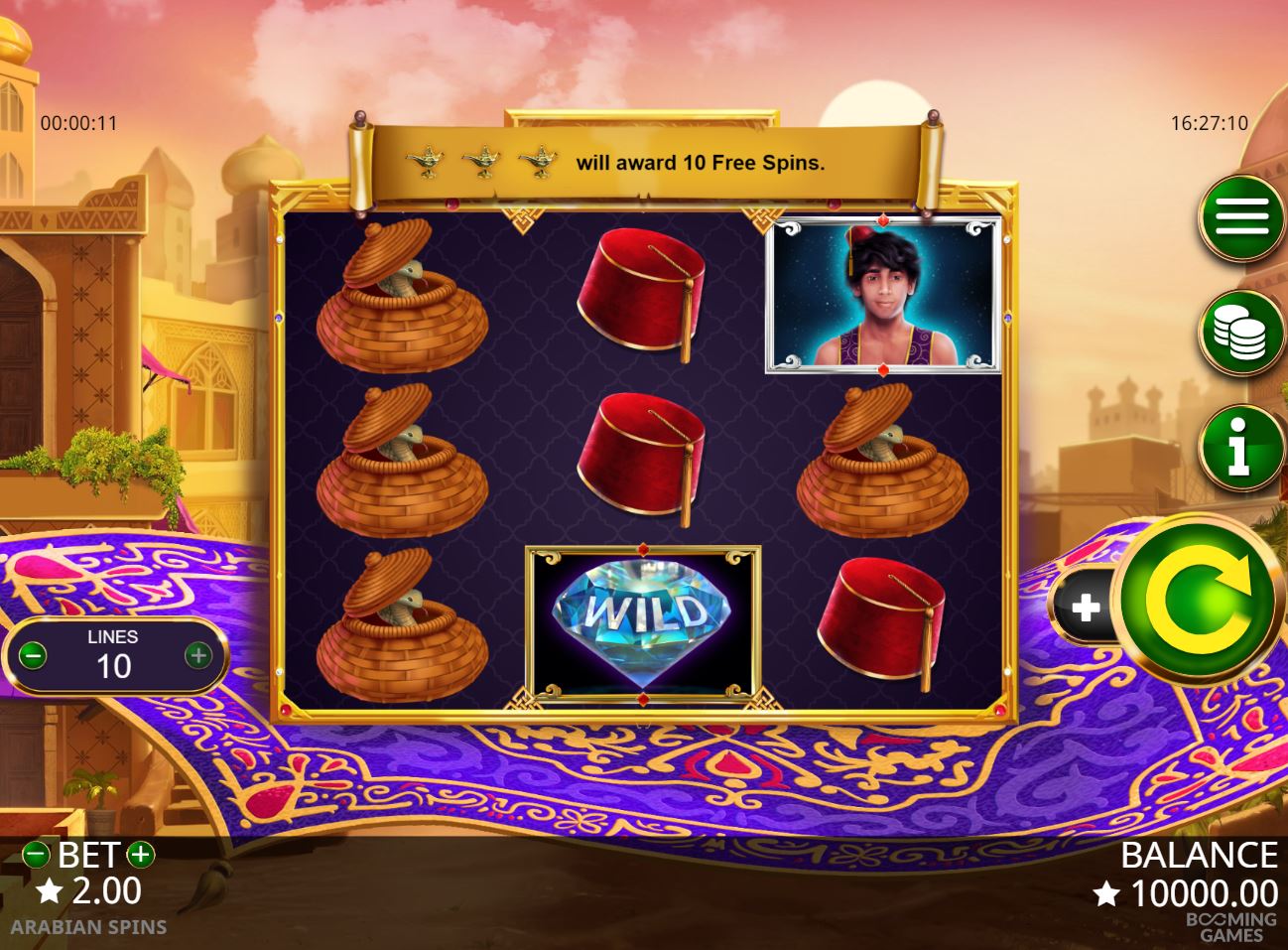Viewport: 1288px width, 950px height.
Task: Decrease the bet amount with minus
Action: (x=37, y=854)
